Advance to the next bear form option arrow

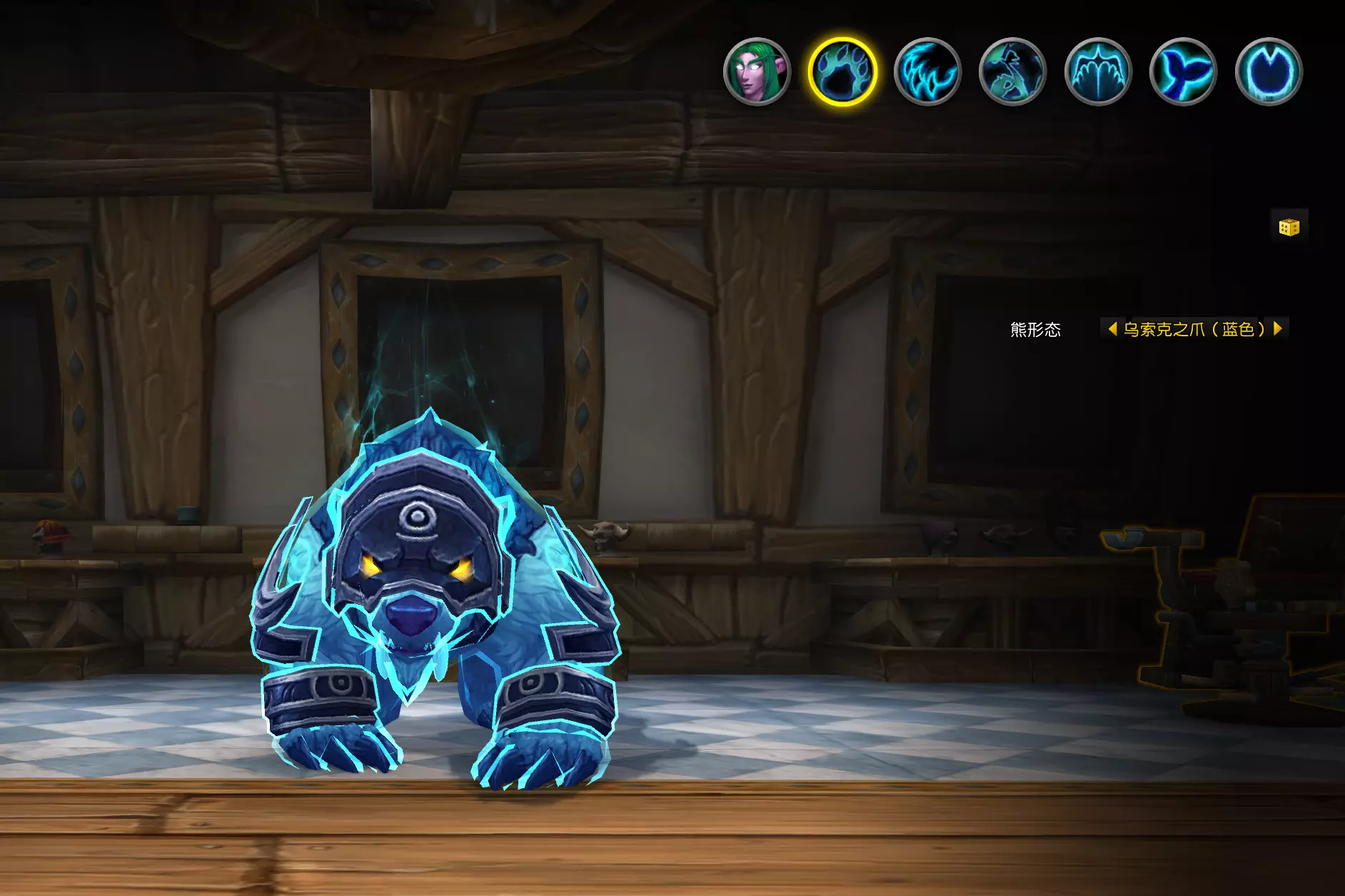point(1278,328)
